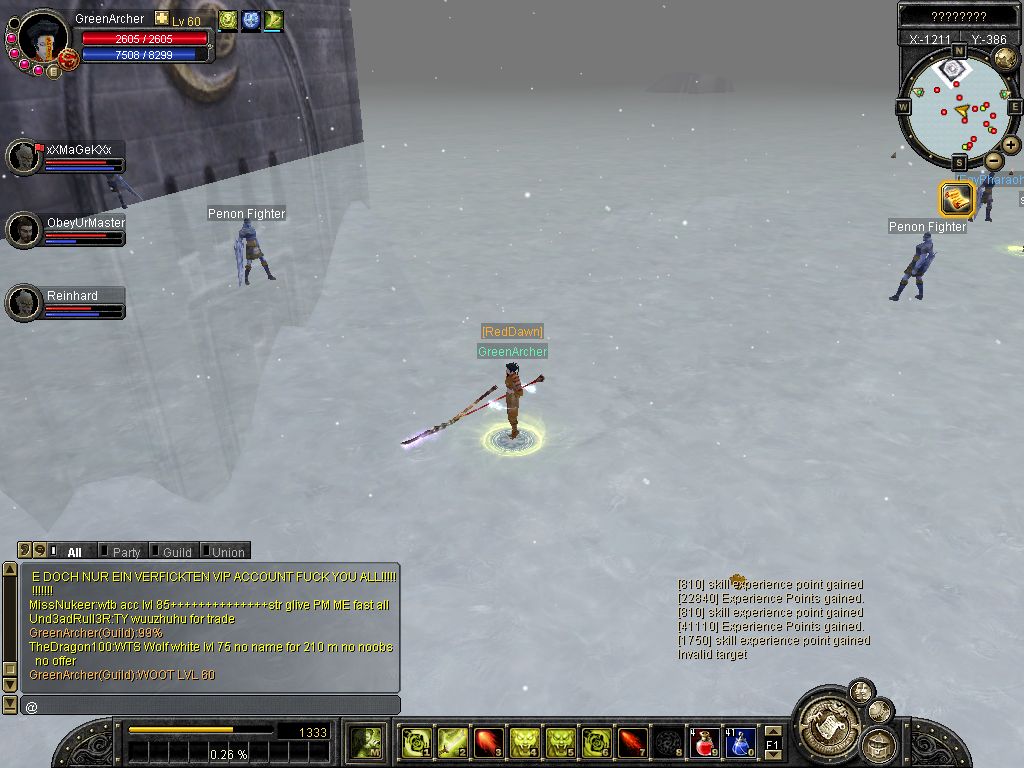Select the Union chat tab
This screenshot has height=768, width=1024.
(227, 551)
